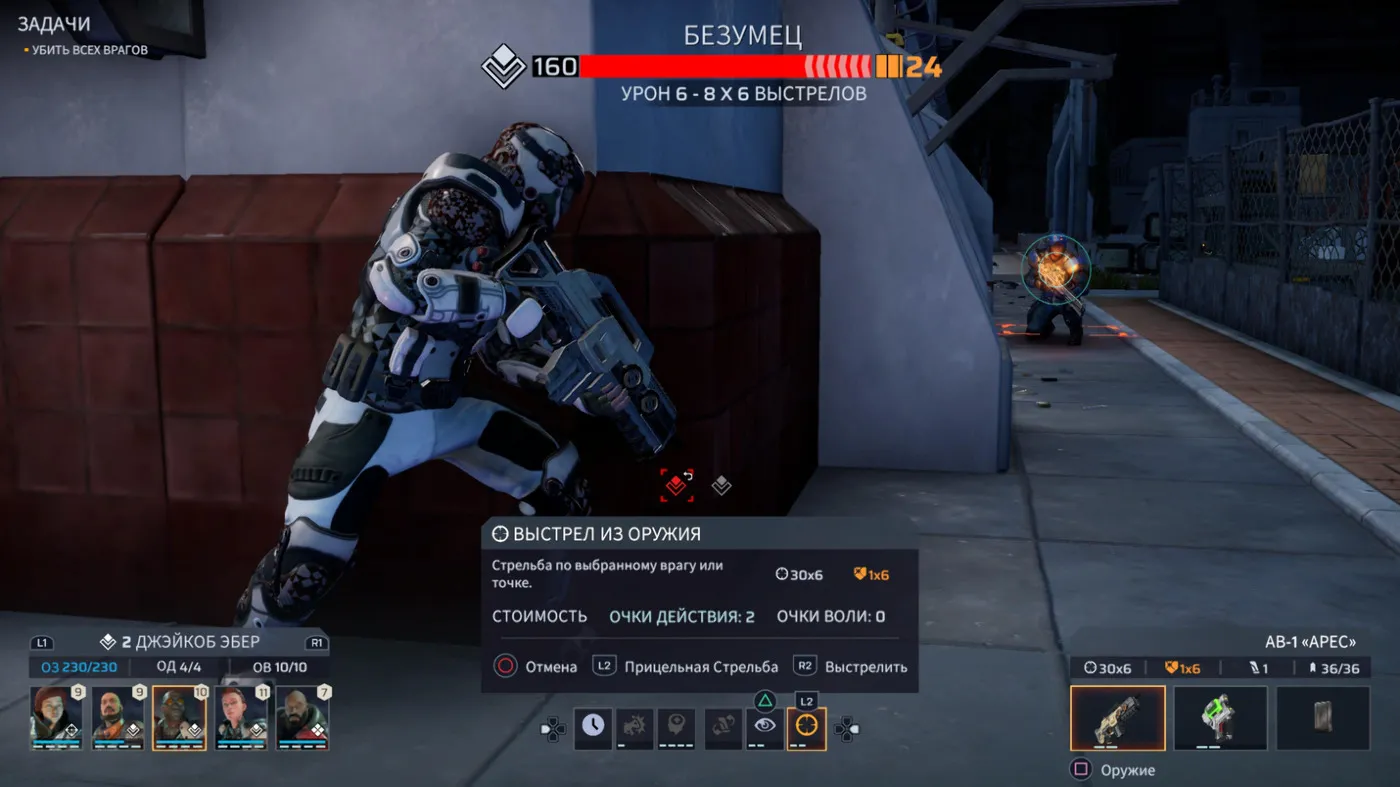Select the orange crosshair weapon shot ability
The width and height of the screenshot is (1400, 787).
click(806, 727)
